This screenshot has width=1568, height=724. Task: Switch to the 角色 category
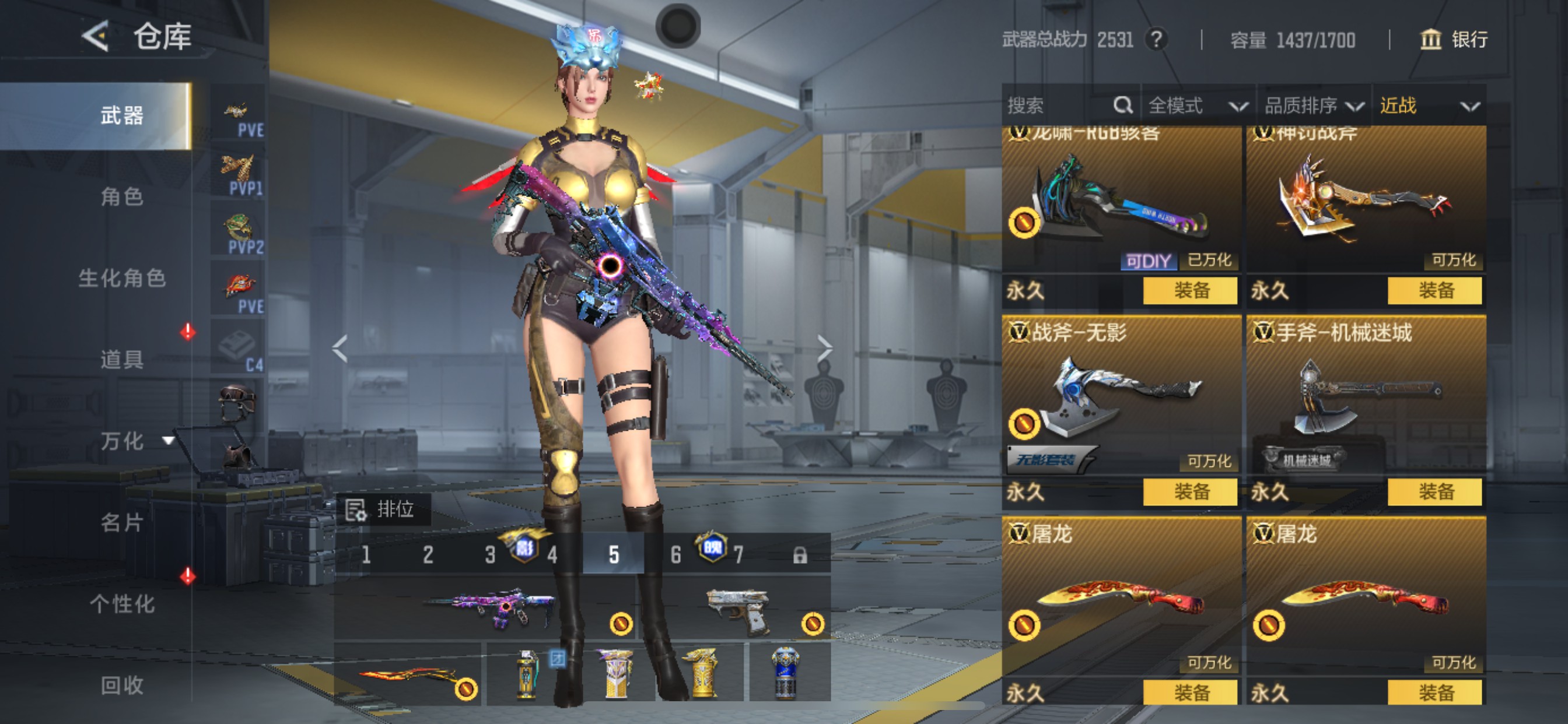pyautogui.click(x=122, y=196)
